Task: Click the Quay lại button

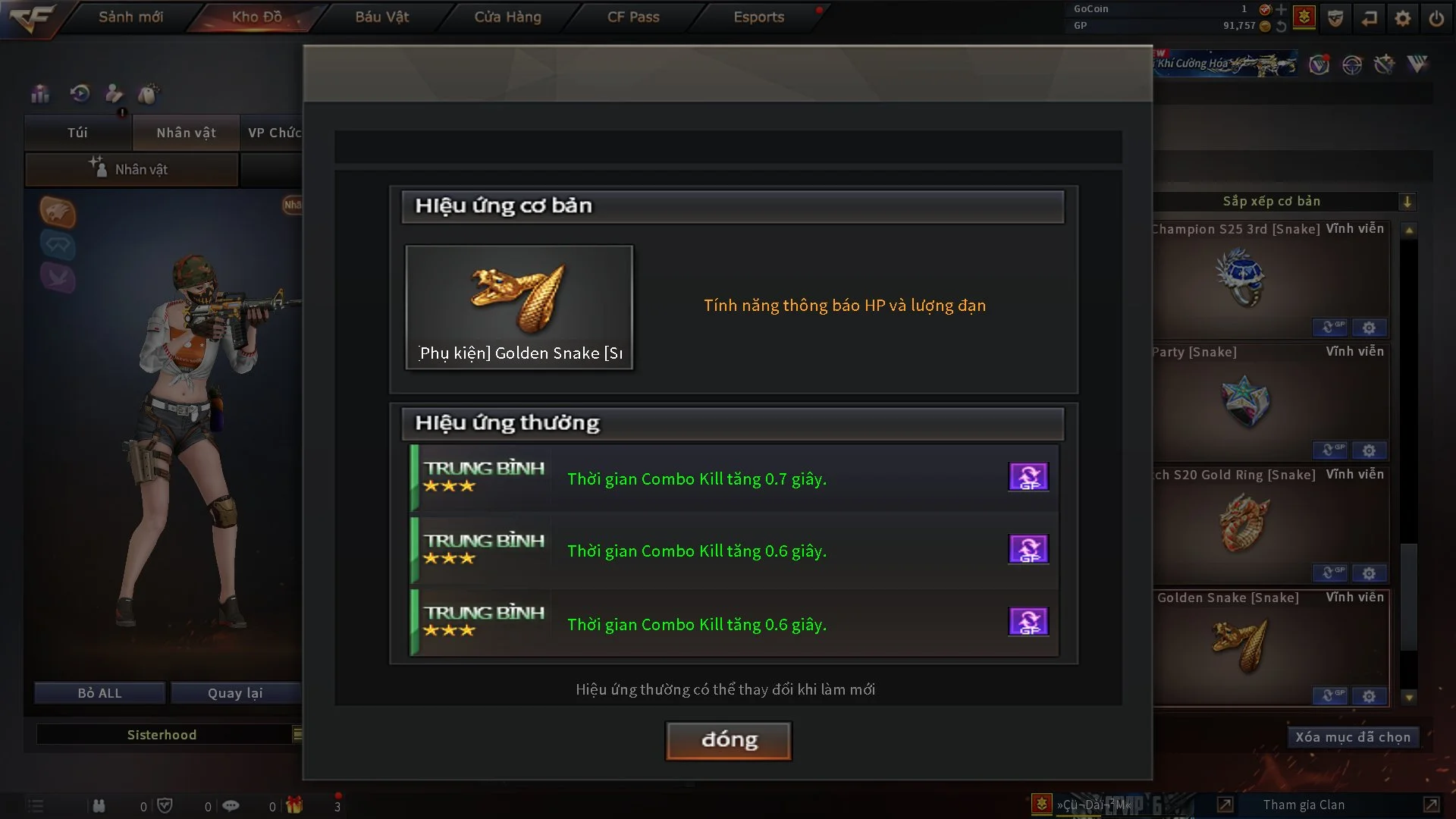Action: [x=235, y=693]
